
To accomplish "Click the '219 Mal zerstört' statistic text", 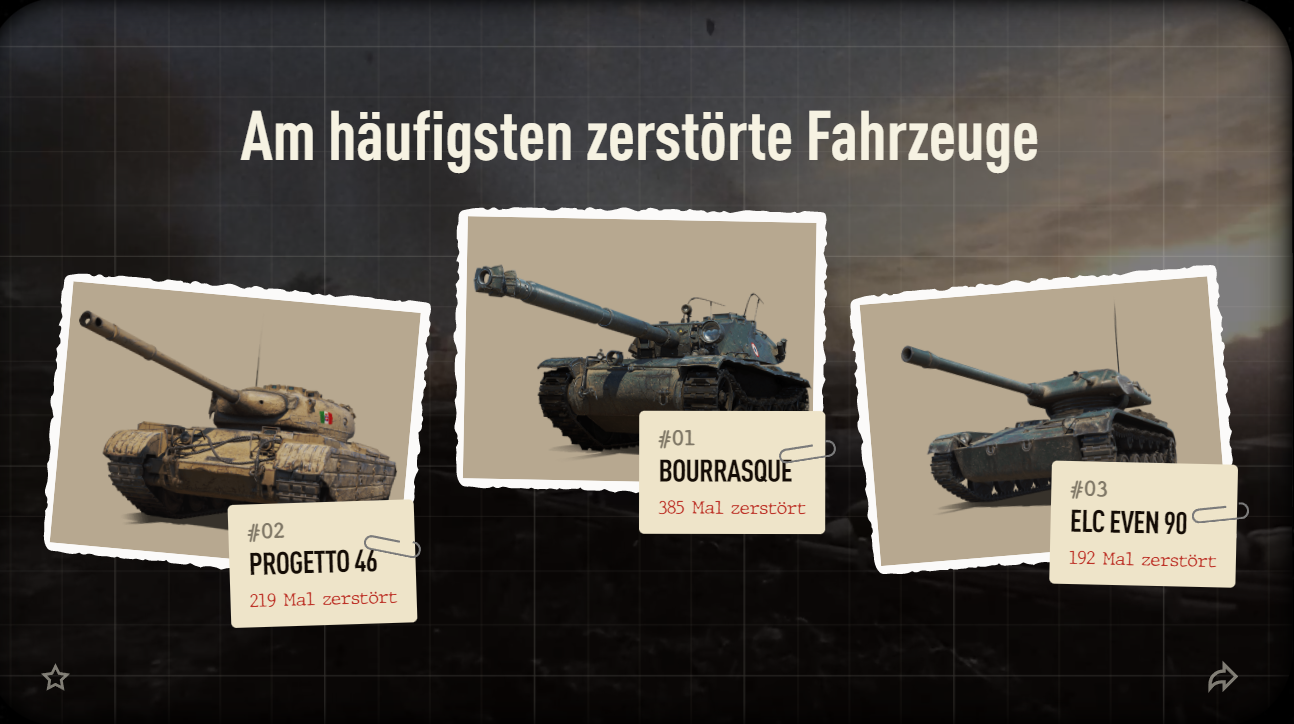I will click(x=323, y=600).
